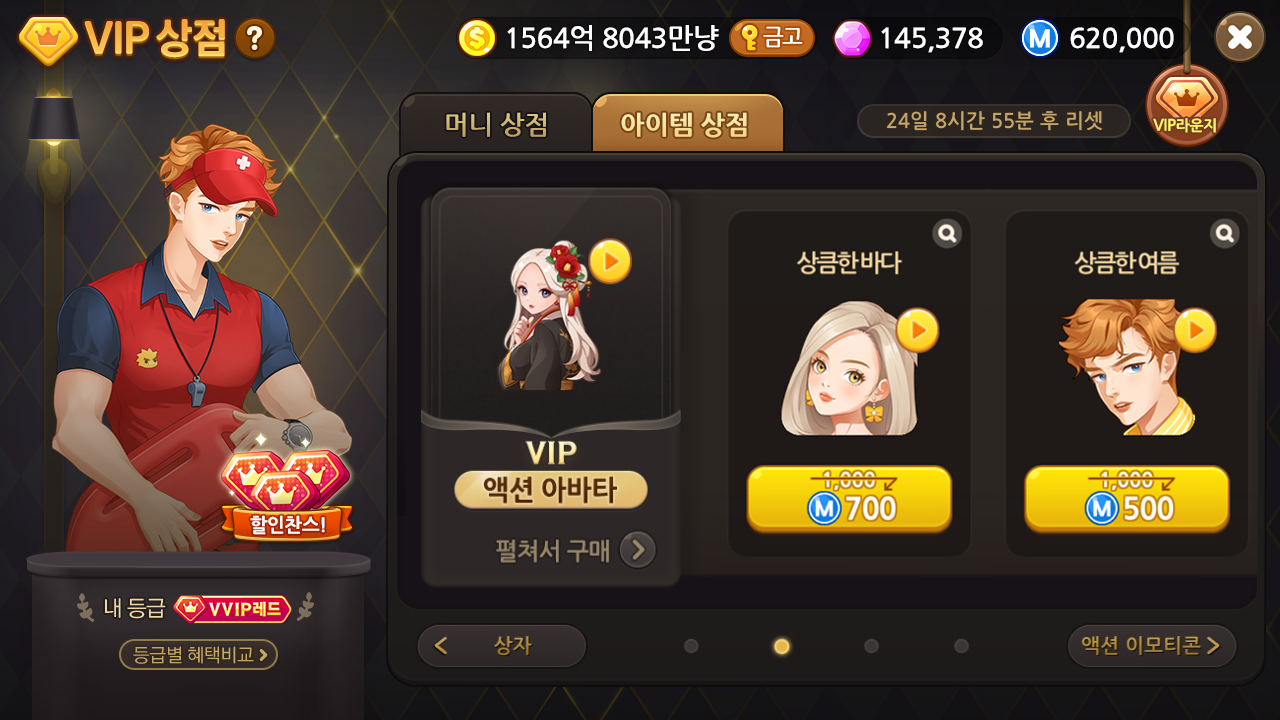Viewport: 1280px width, 720px height.
Task: Switch to the 머니 상점 tab
Action: (x=497, y=122)
